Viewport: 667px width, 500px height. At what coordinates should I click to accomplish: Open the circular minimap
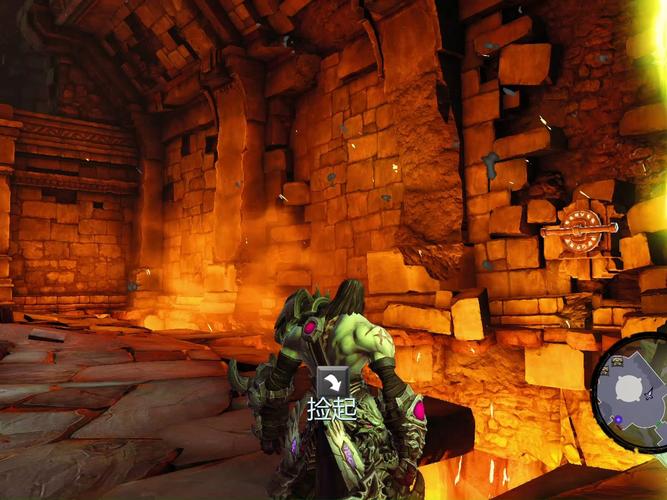[x=632, y=391]
